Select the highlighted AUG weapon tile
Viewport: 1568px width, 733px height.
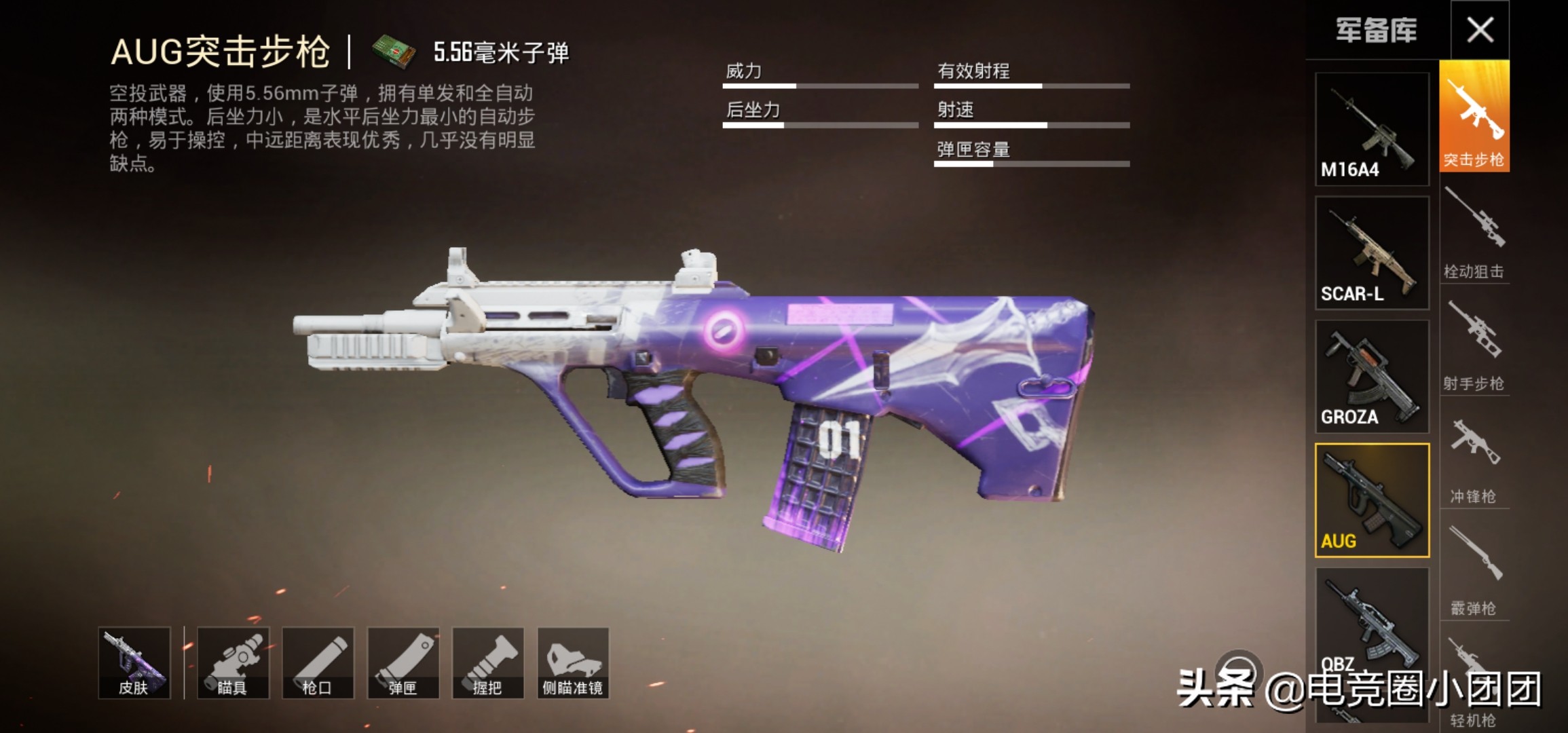(x=1372, y=500)
